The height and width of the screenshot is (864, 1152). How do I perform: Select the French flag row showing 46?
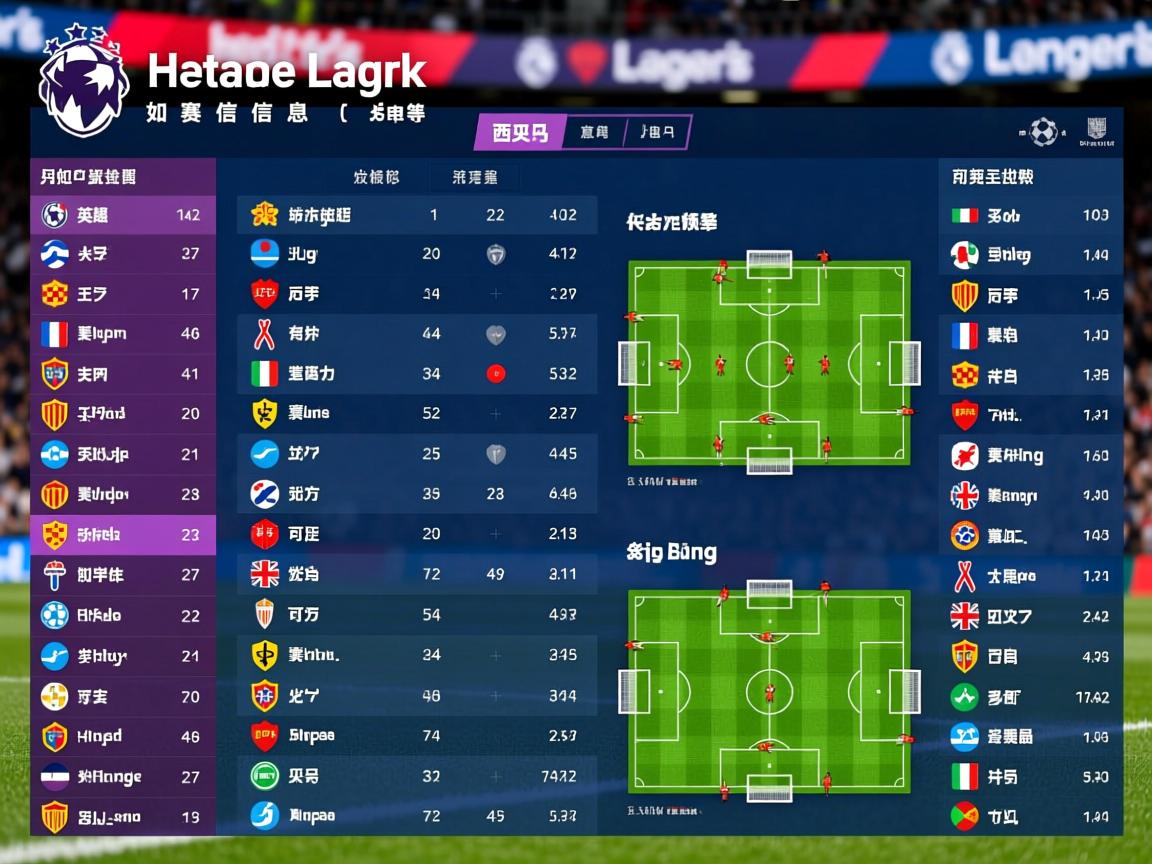pos(123,334)
